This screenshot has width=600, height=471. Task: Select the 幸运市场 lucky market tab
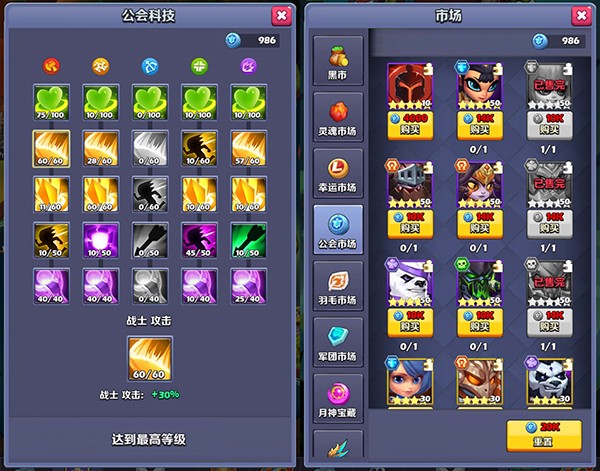coord(338,175)
